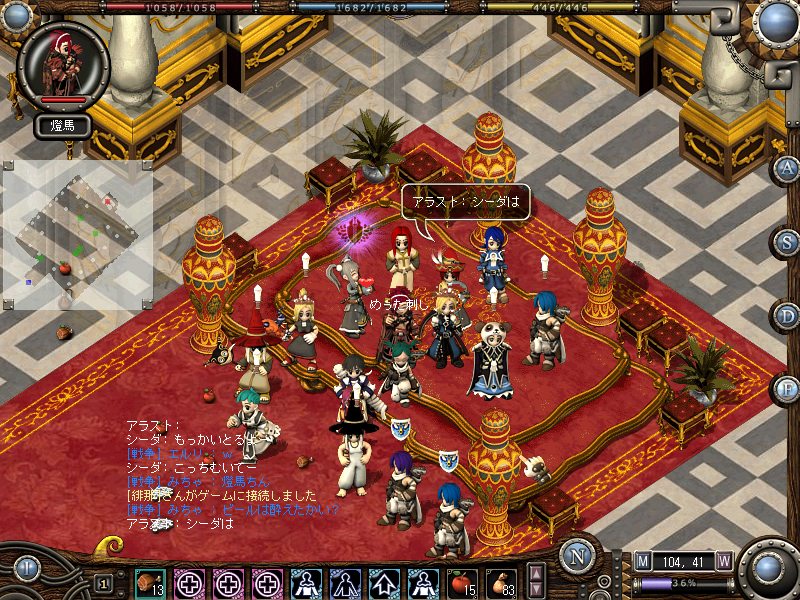Open the translucent minimap overlay

[x=77, y=235]
